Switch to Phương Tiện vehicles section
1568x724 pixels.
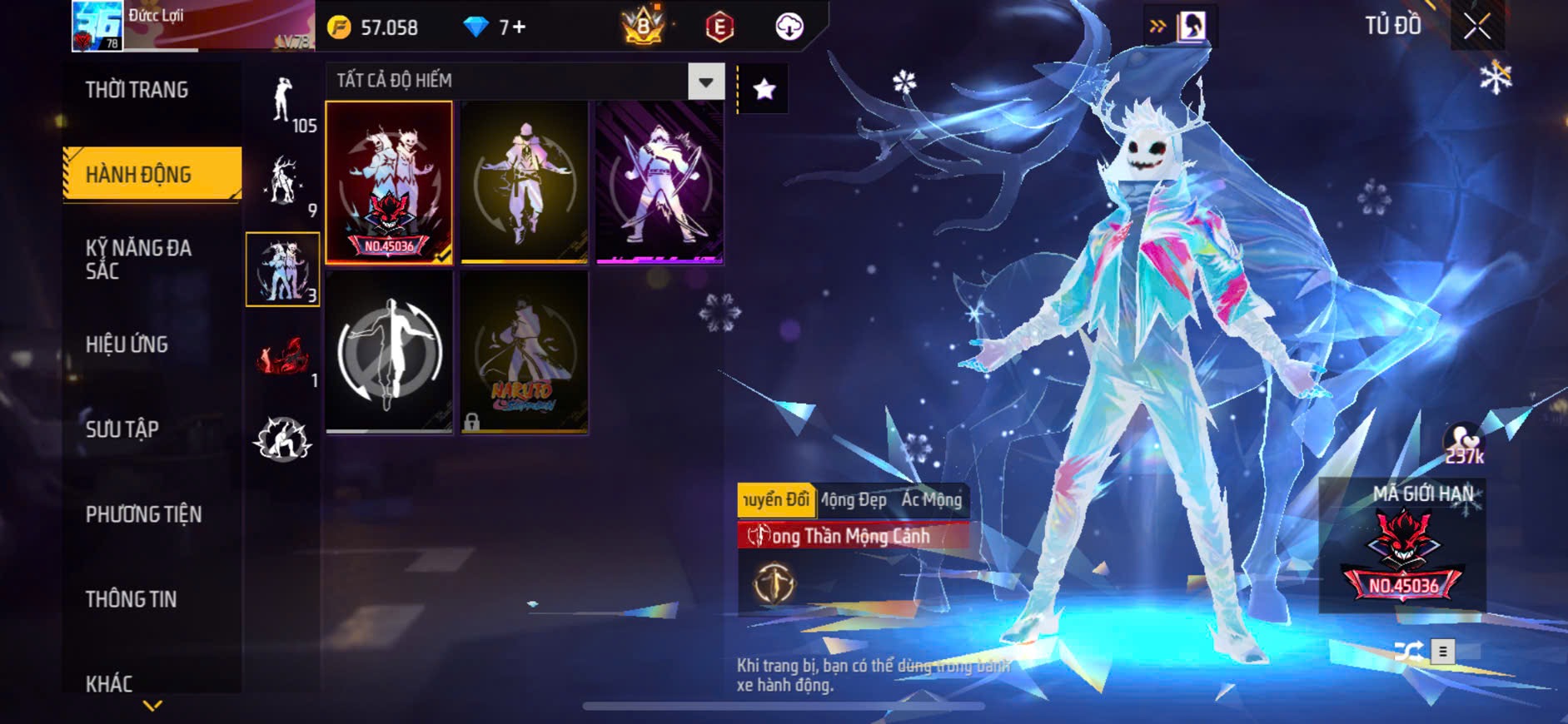(x=143, y=514)
